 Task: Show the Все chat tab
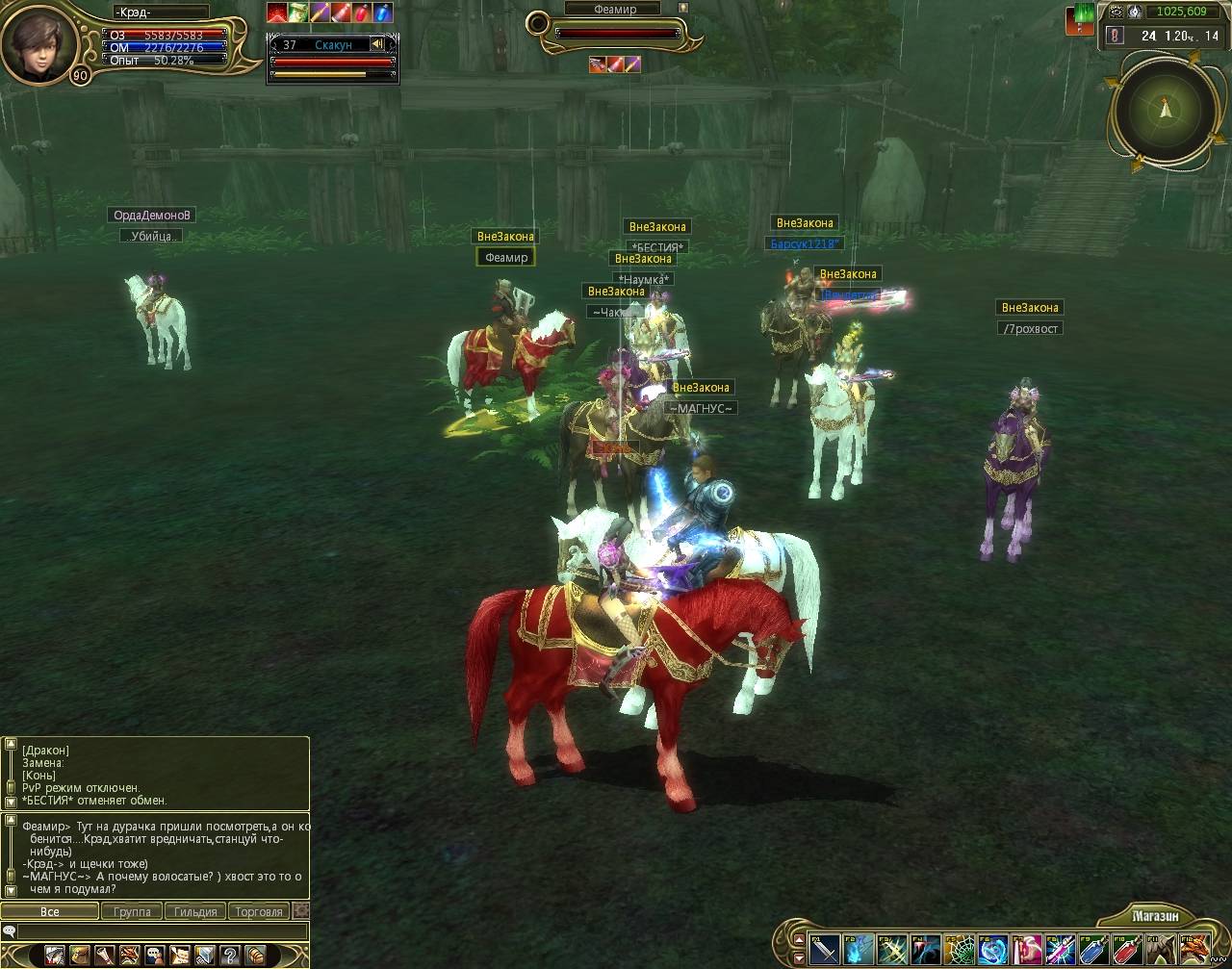(x=49, y=911)
